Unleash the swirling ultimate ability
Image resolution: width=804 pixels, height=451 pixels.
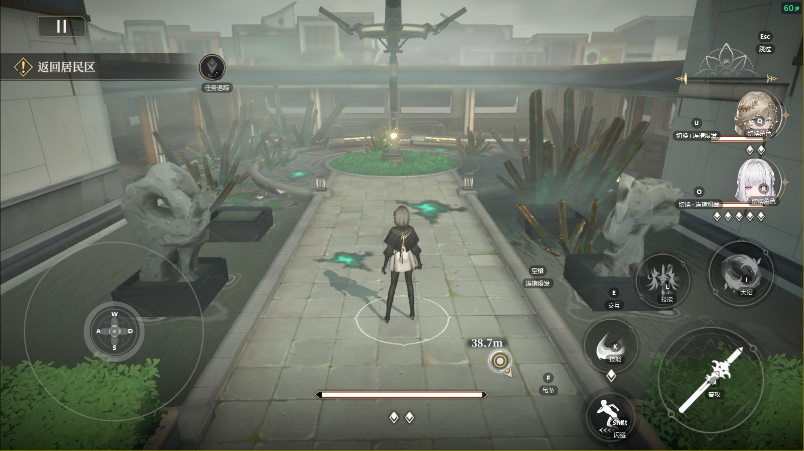(x=741, y=271)
